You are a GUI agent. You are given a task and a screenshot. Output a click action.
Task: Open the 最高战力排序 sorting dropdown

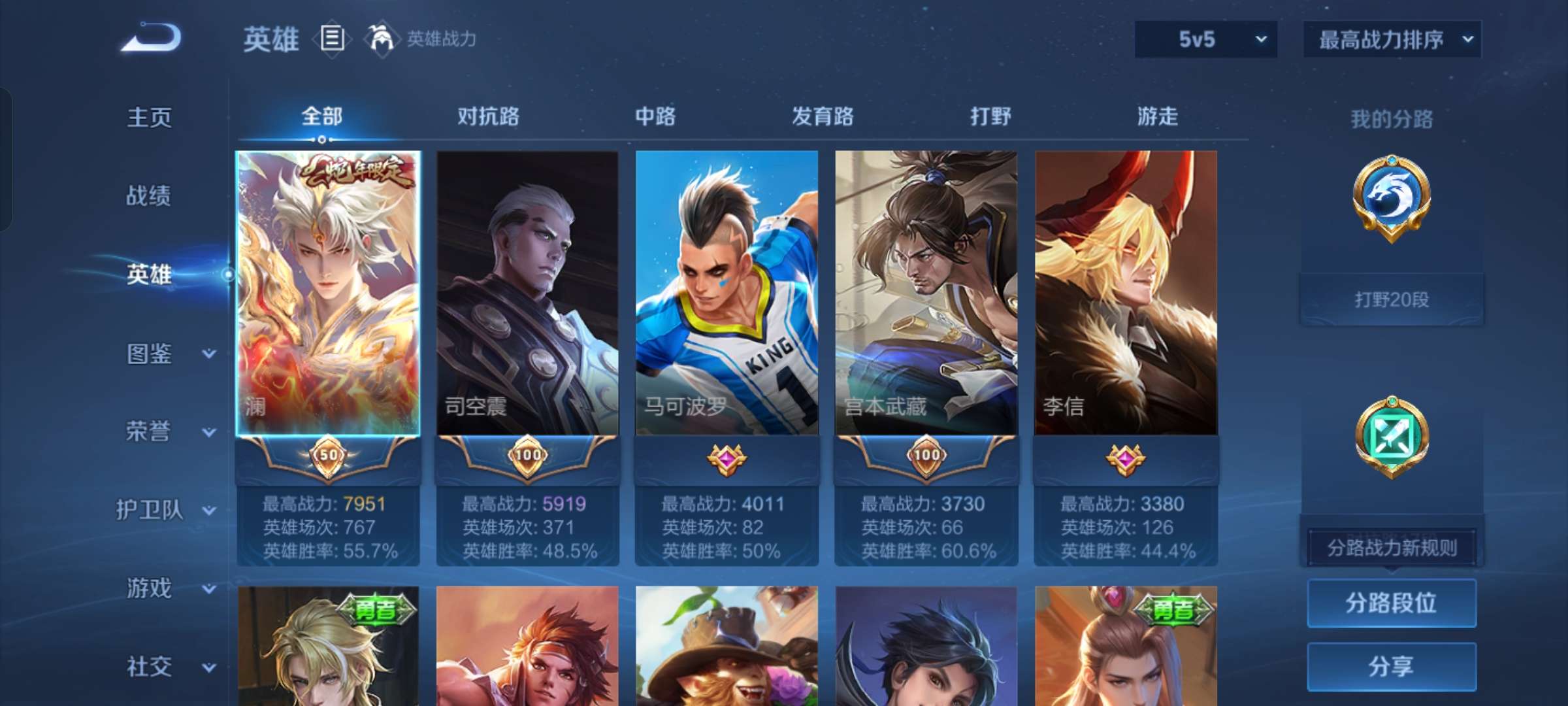(1390, 39)
